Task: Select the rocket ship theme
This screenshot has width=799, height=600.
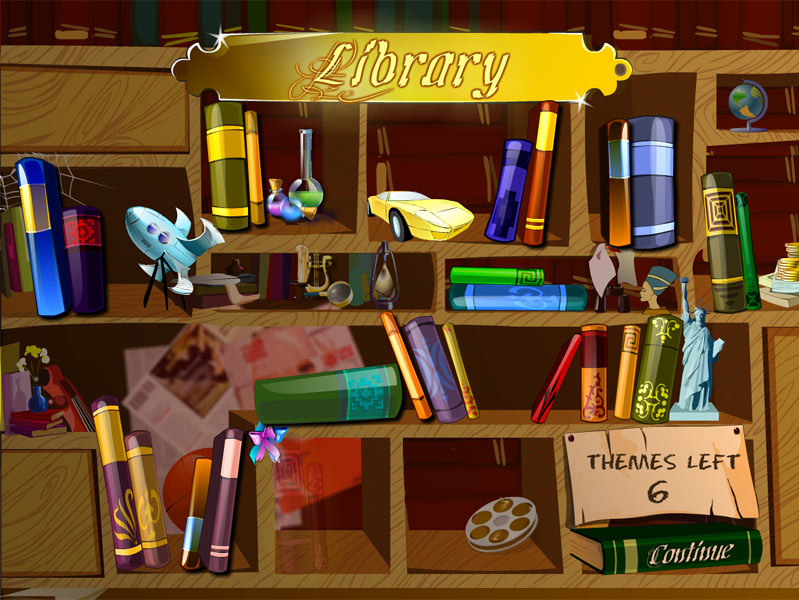Action: click(169, 240)
